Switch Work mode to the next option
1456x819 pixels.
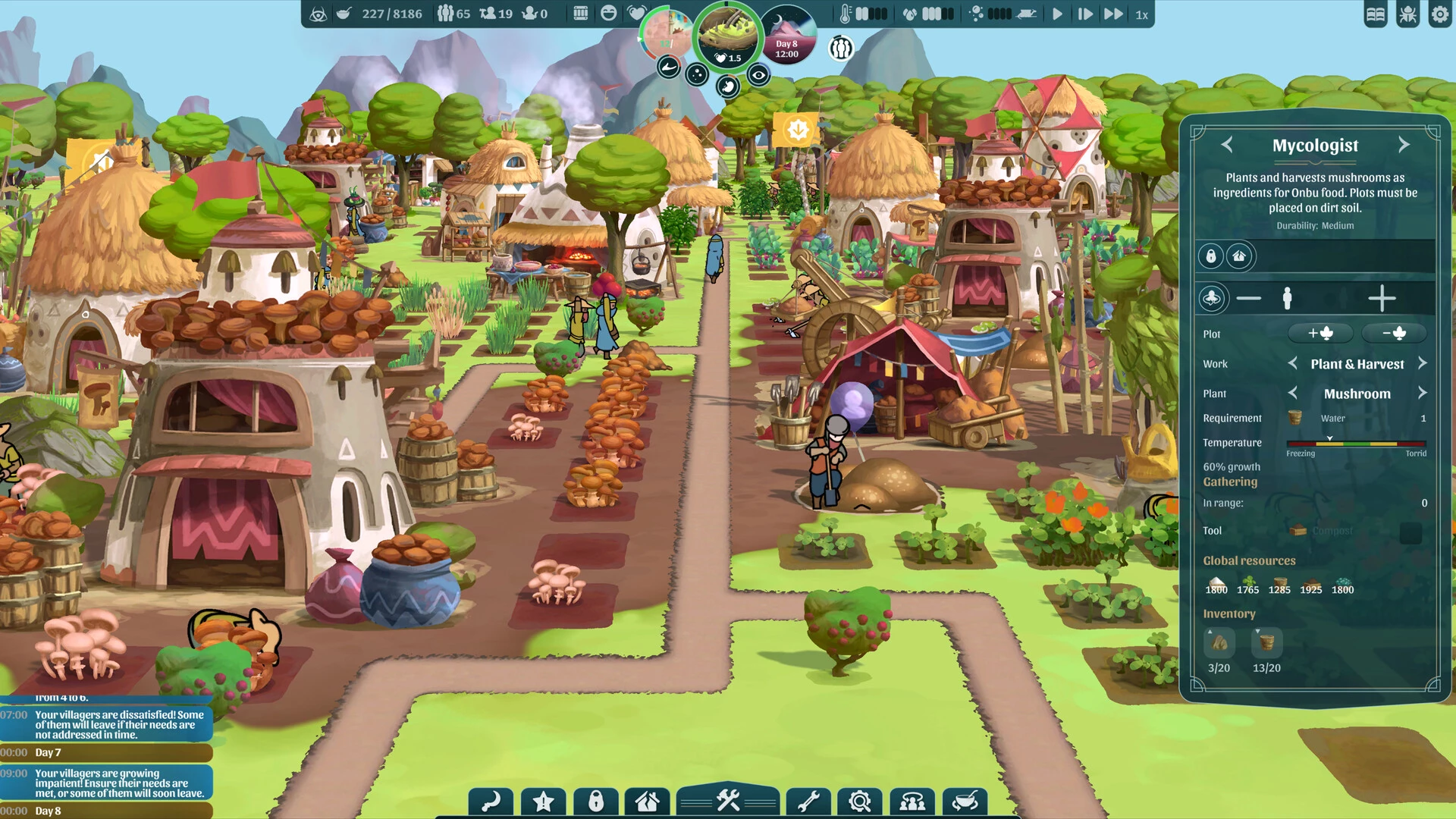[x=1423, y=363]
